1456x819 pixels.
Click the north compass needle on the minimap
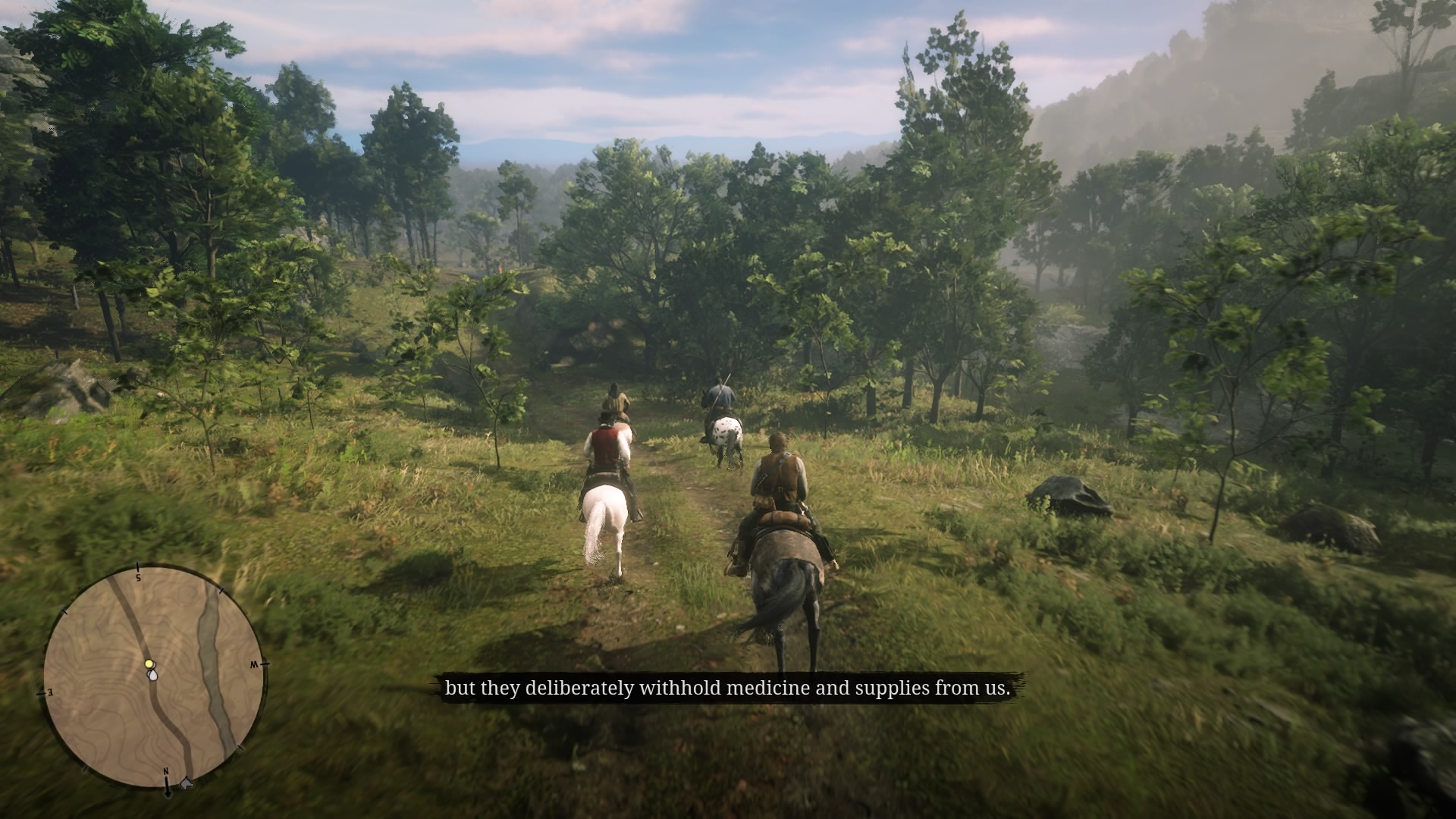coord(168,789)
